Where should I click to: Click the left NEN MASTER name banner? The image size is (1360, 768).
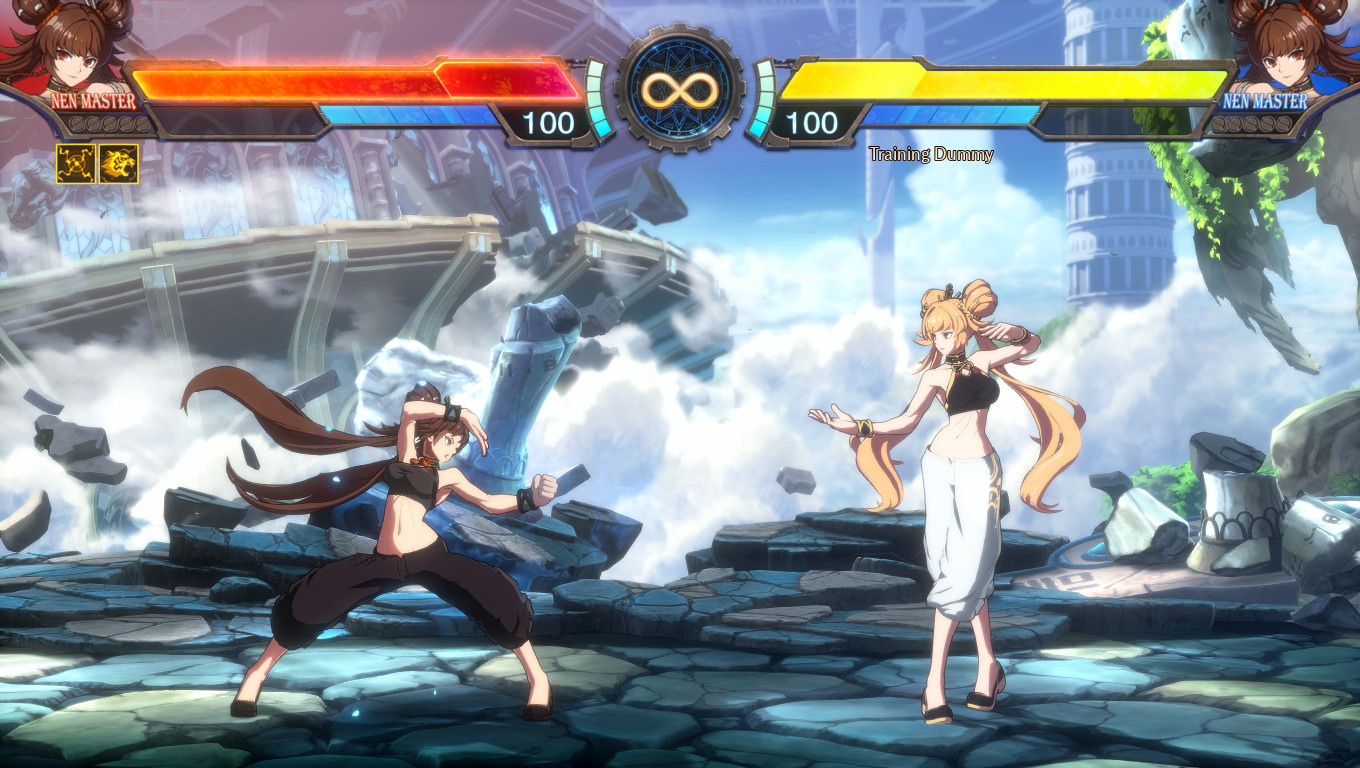point(90,100)
